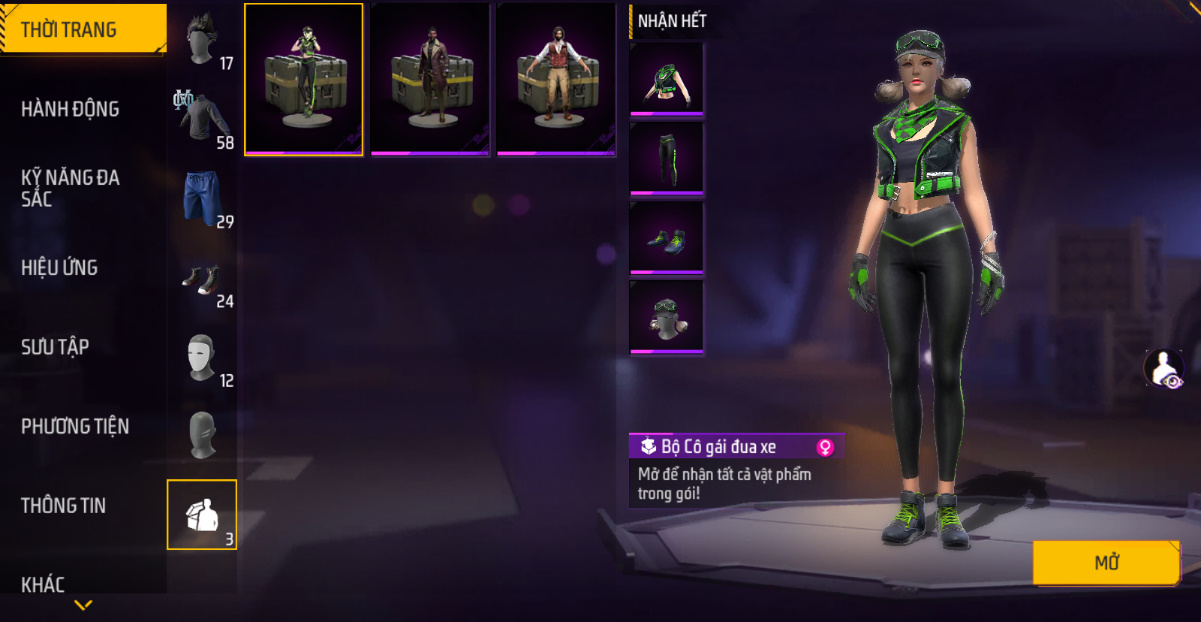This screenshot has height=622, width=1201.
Task: Open the Thời Trang category
Action: (70, 30)
